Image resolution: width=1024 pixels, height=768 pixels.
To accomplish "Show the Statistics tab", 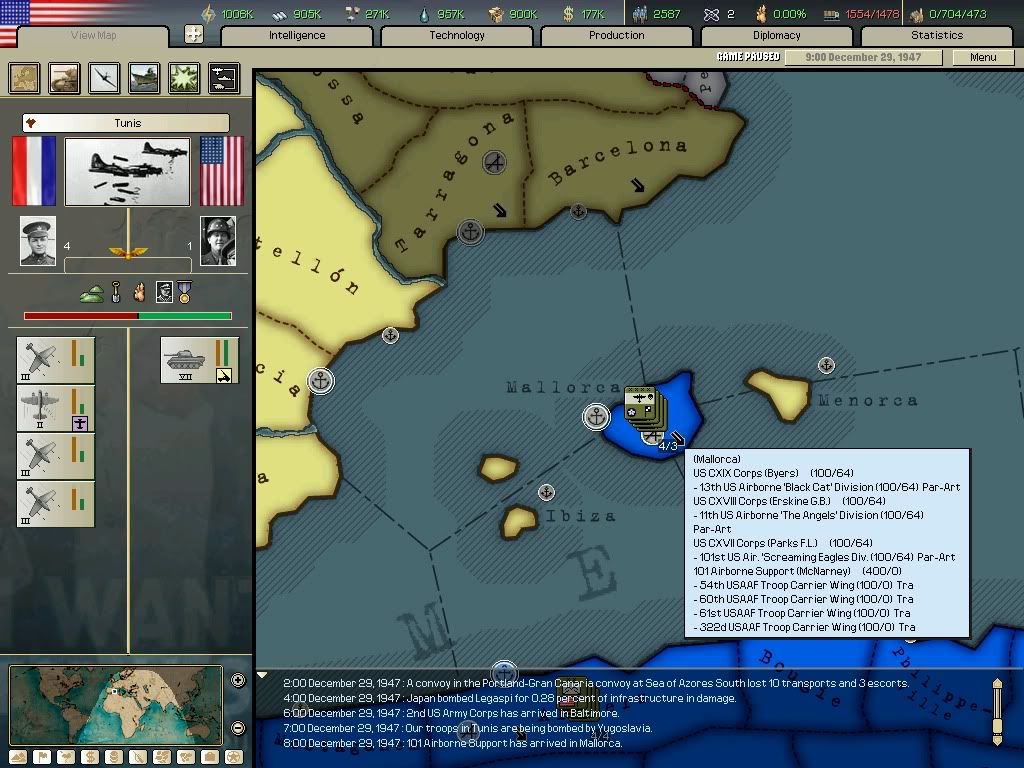I will click(x=937, y=36).
